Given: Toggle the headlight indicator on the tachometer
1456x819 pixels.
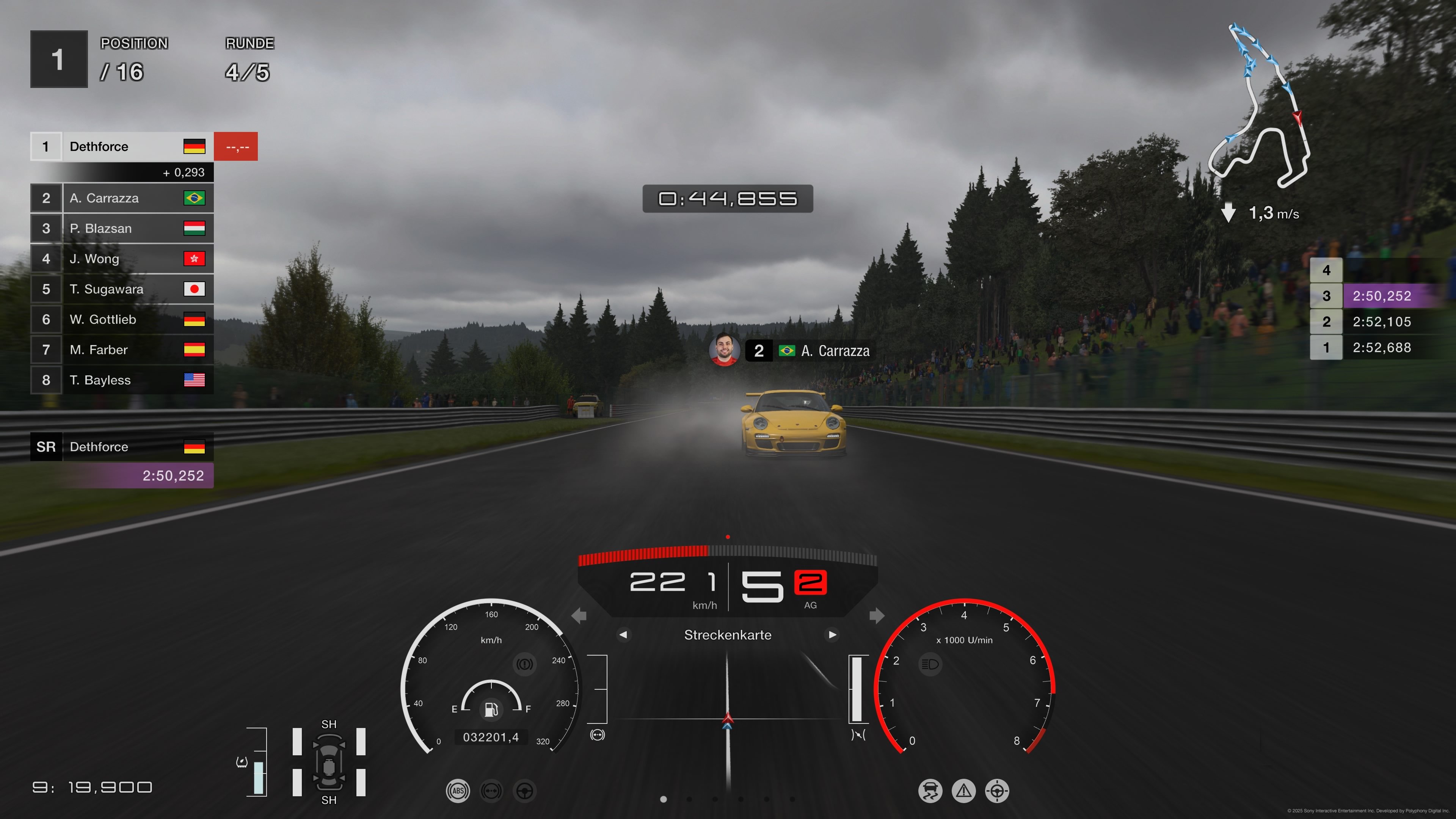Looking at the screenshot, I should coord(930,664).
